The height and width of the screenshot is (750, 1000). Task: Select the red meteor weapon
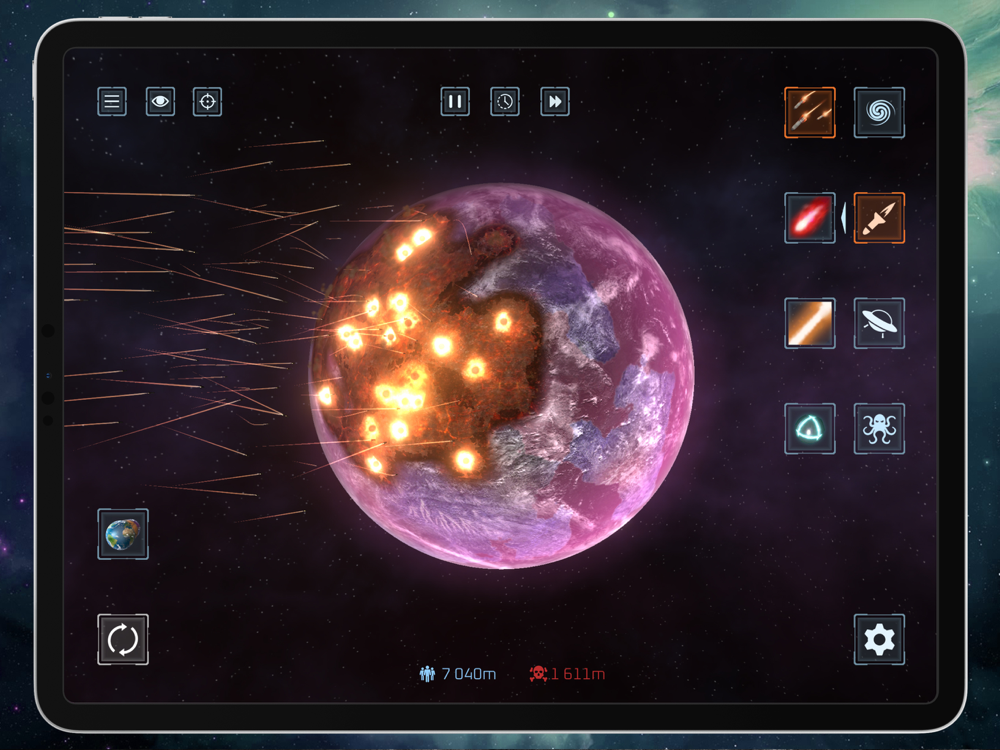(x=810, y=218)
